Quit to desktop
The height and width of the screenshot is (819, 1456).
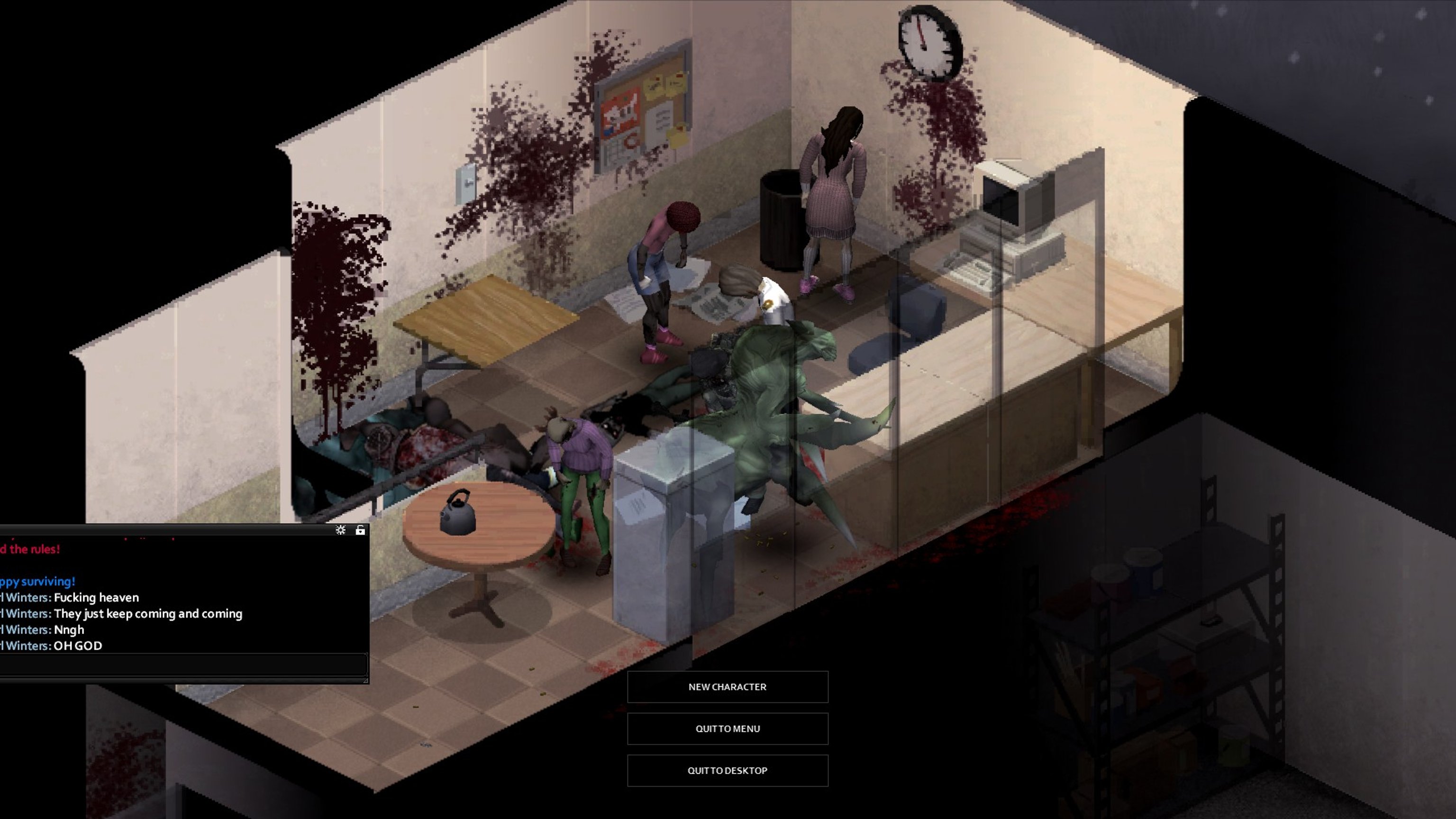[x=728, y=770]
